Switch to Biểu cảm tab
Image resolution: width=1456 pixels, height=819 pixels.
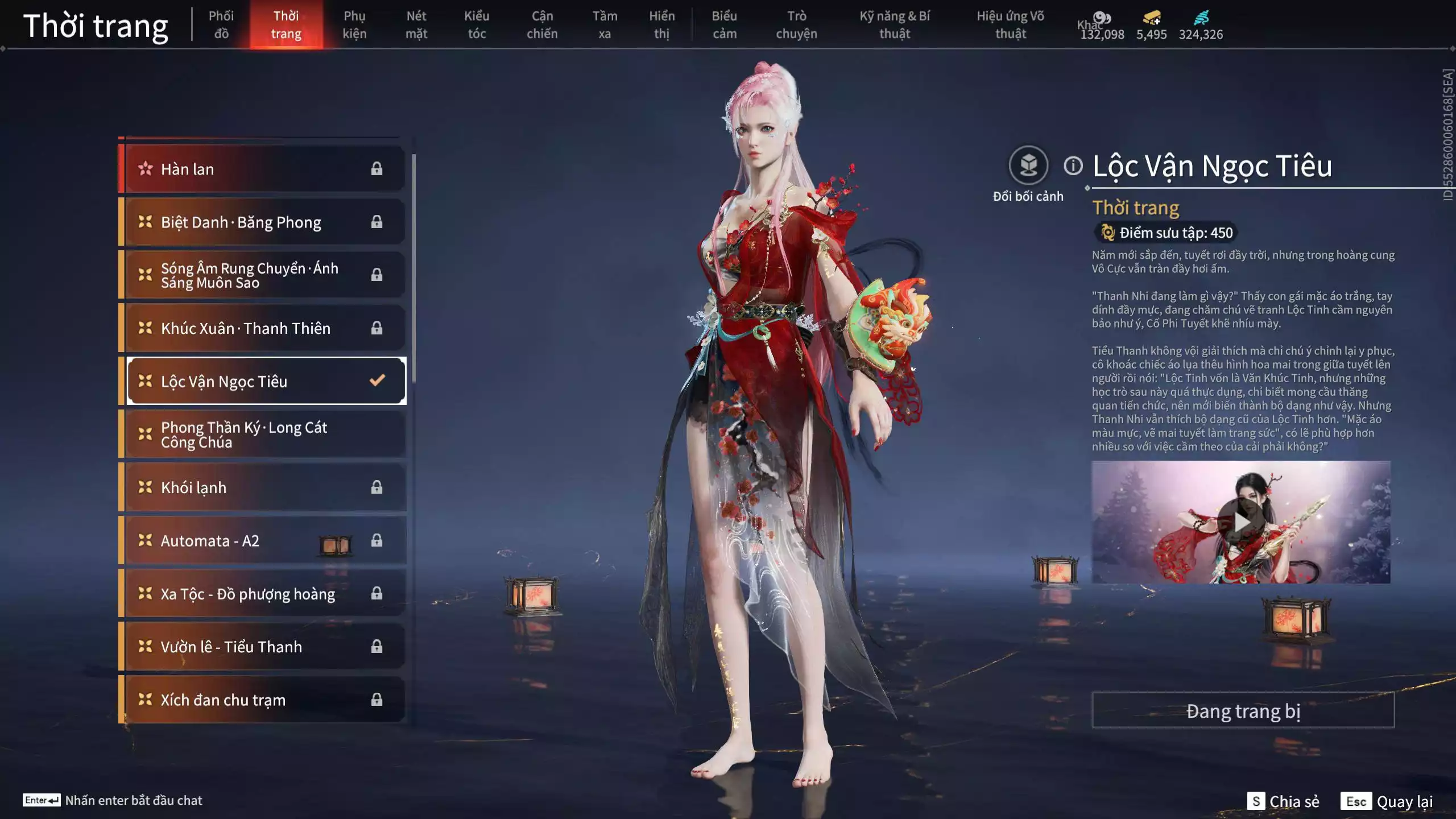tap(724, 24)
